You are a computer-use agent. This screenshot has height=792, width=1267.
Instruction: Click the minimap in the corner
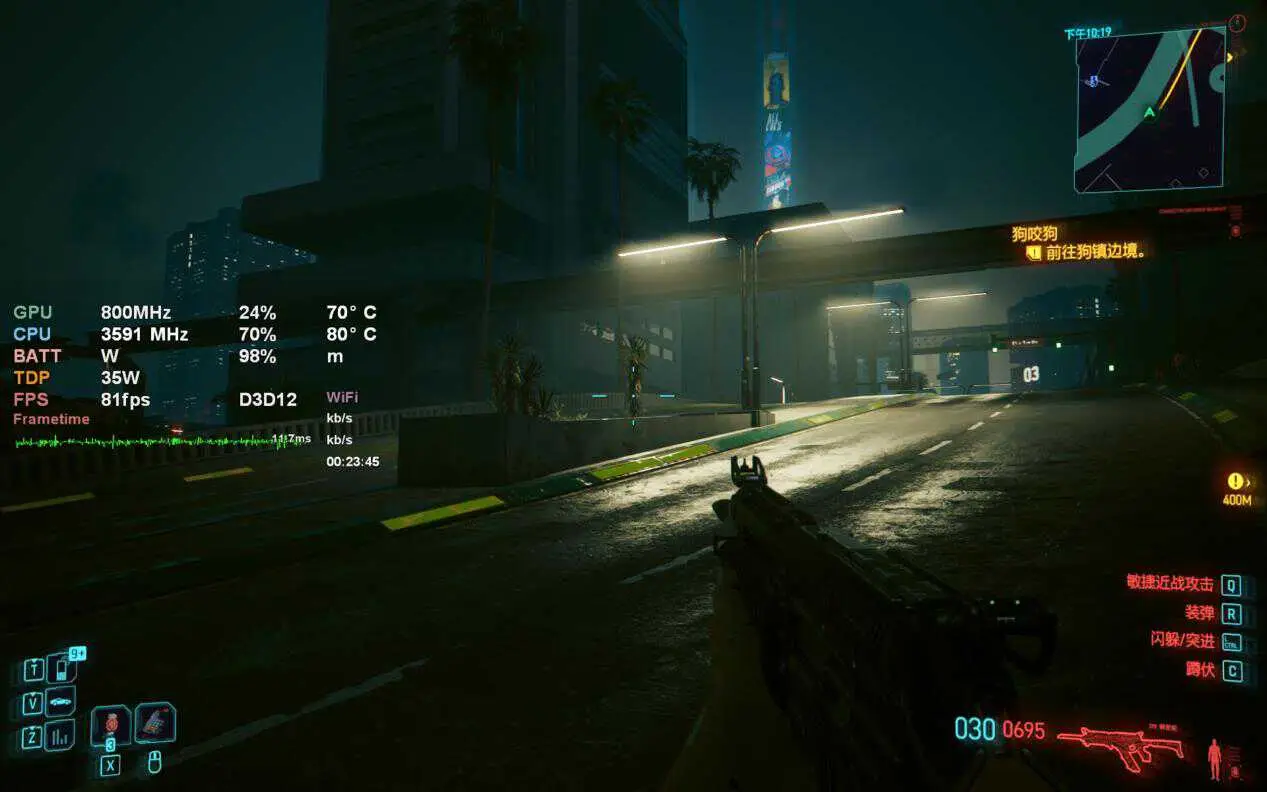pos(1150,110)
